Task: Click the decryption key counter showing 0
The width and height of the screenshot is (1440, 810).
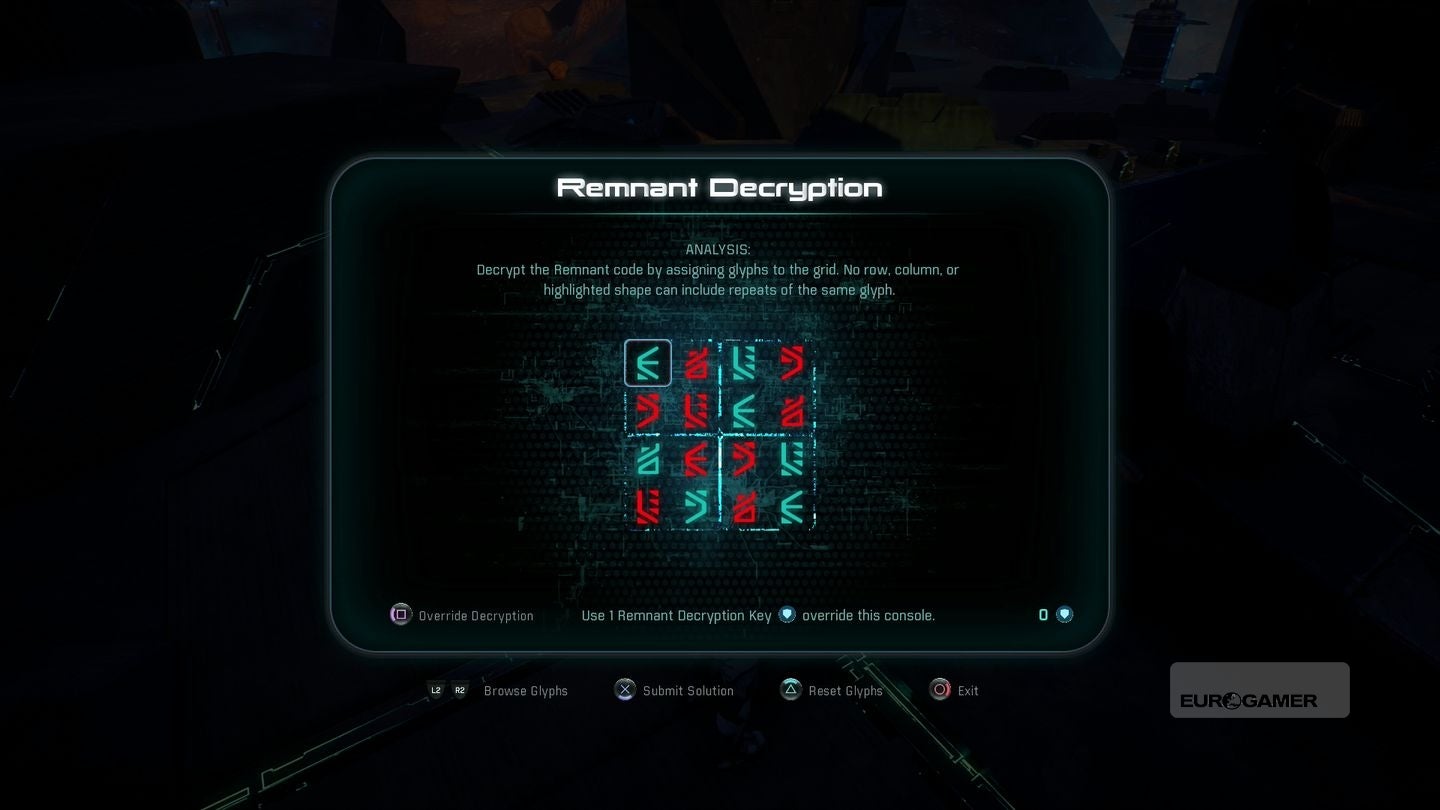Action: coord(1043,614)
